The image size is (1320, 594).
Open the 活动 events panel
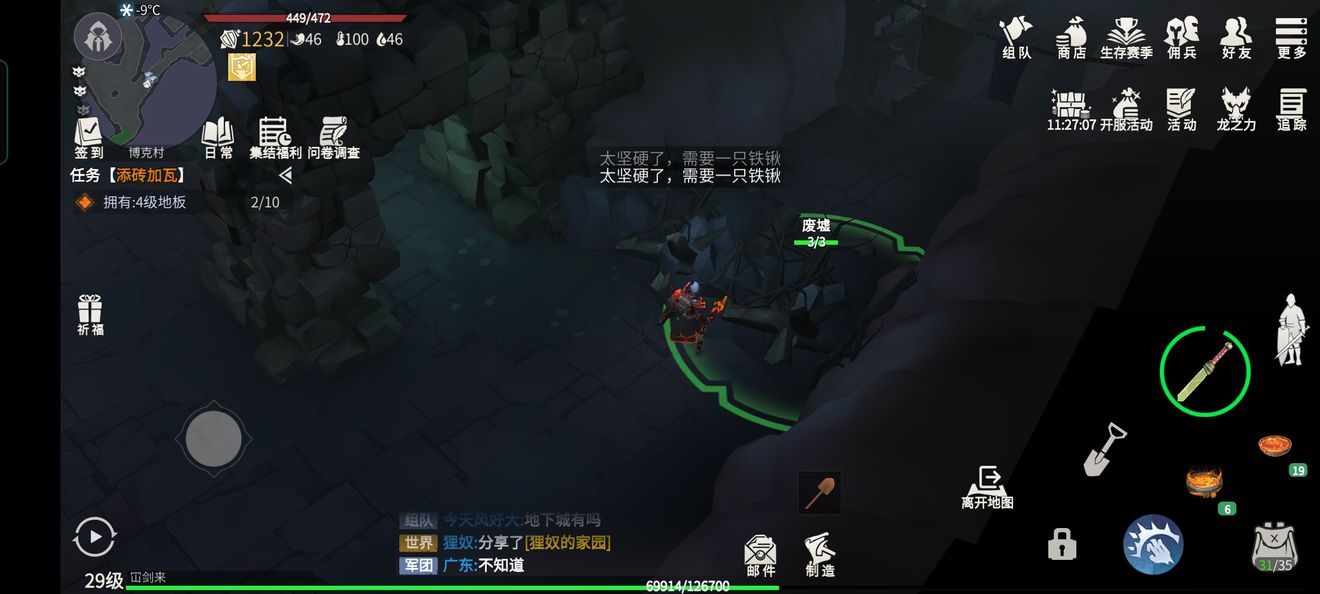1182,108
